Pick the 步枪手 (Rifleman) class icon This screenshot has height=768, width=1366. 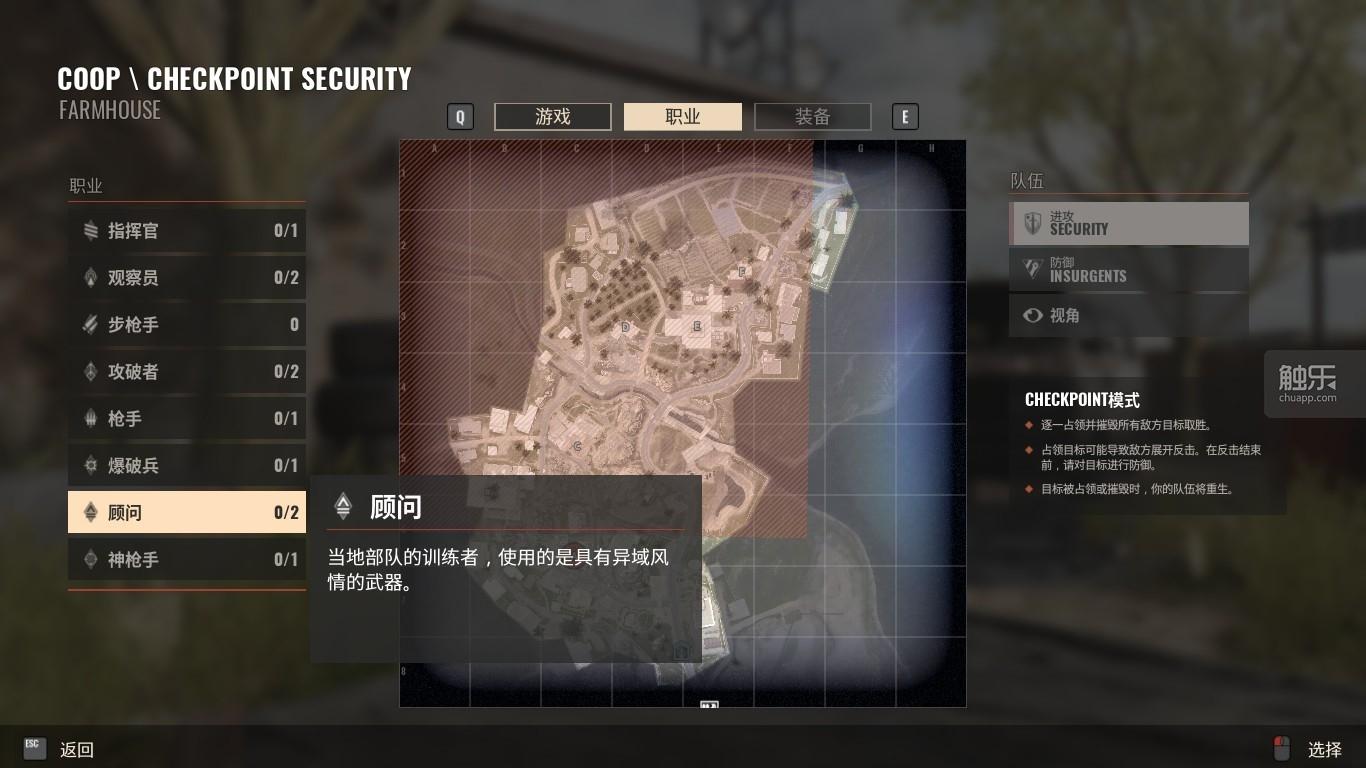click(x=89, y=324)
